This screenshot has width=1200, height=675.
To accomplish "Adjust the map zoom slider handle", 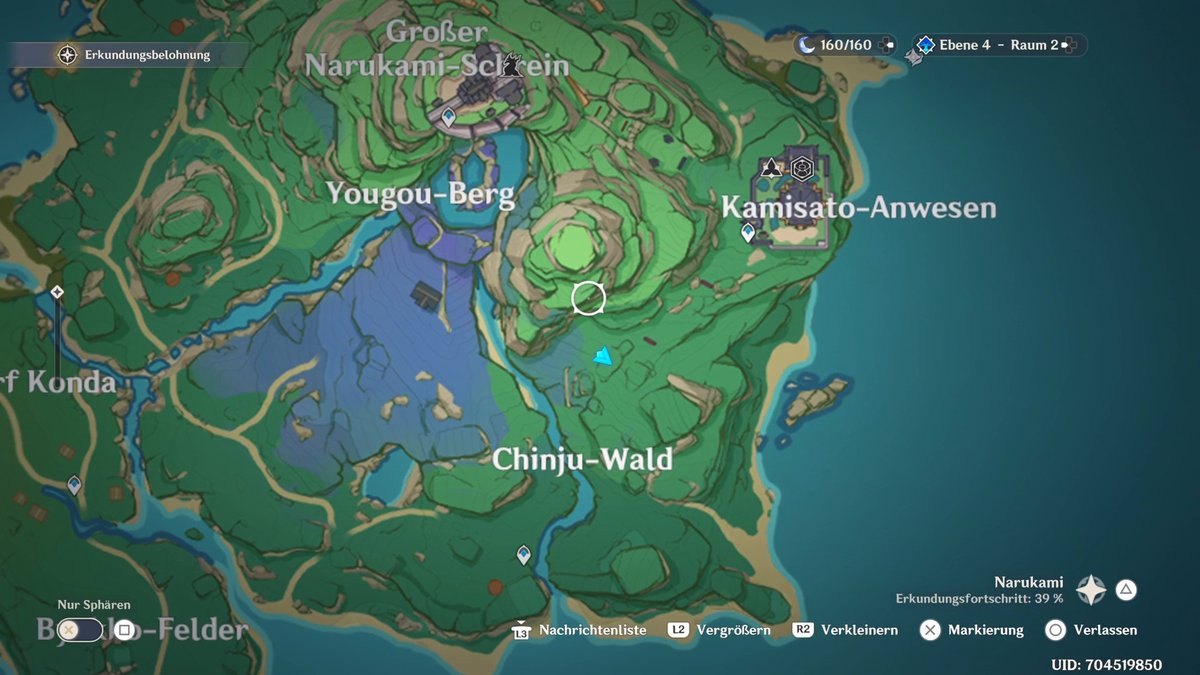I will pyautogui.click(x=58, y=292).
